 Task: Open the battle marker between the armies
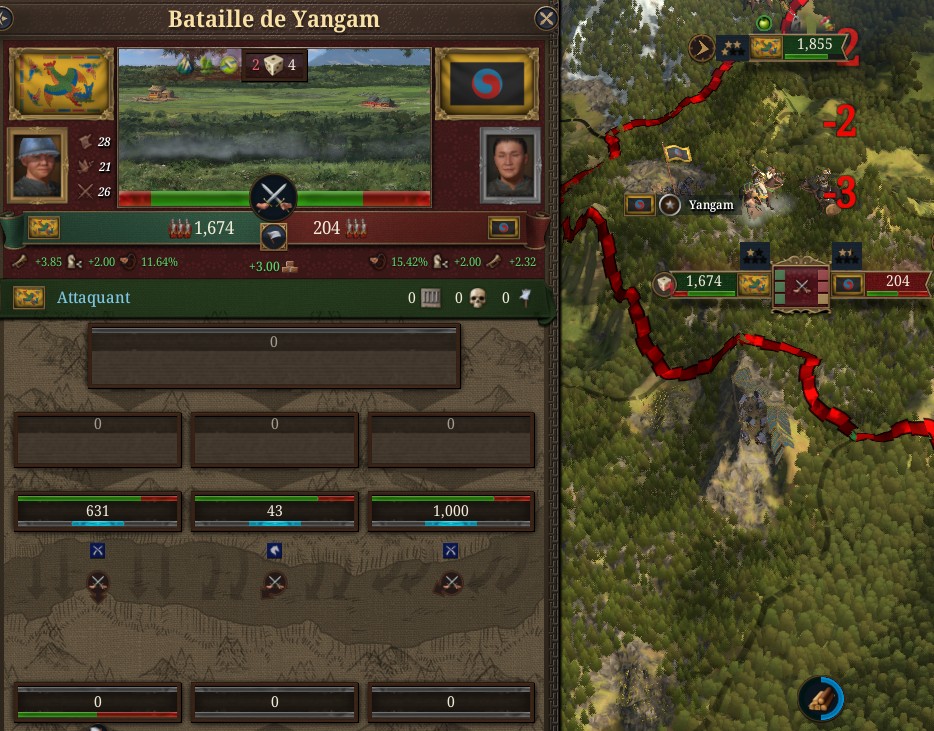[801, 284]
